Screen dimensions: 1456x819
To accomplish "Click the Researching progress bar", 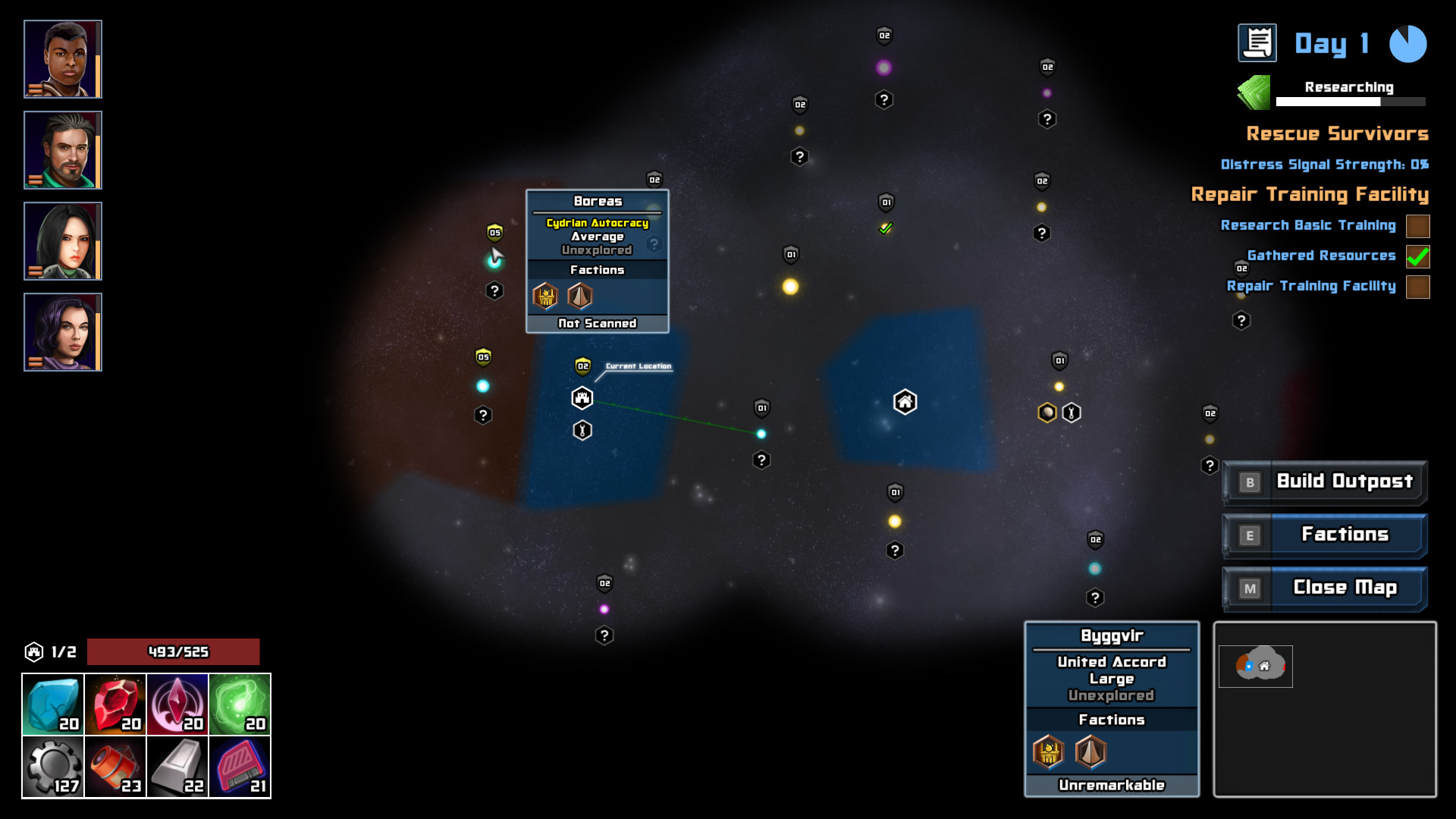I will [x=1350, y=101].
